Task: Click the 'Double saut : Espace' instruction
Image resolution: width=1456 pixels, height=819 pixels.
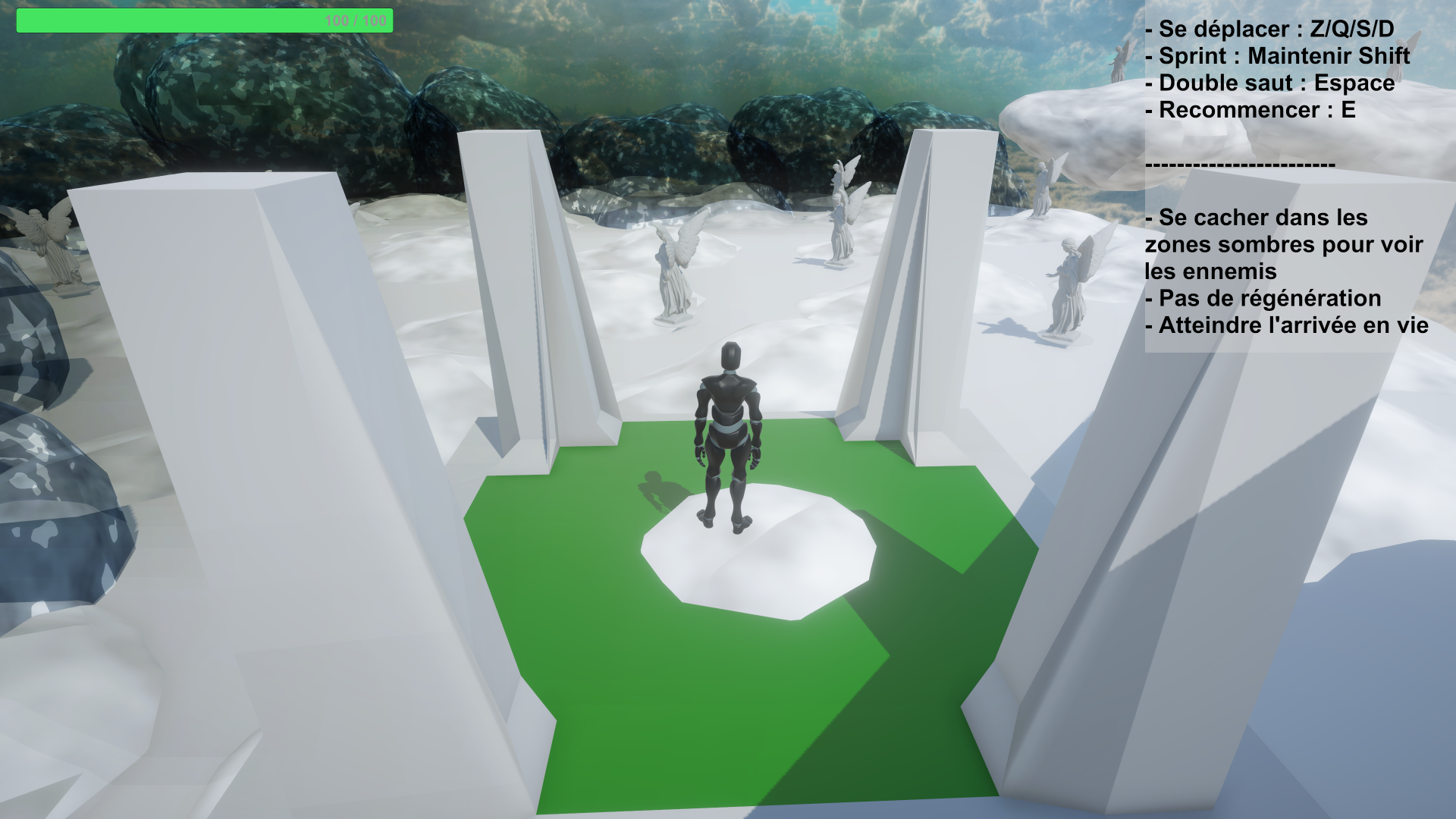Action: (1269, 83)
